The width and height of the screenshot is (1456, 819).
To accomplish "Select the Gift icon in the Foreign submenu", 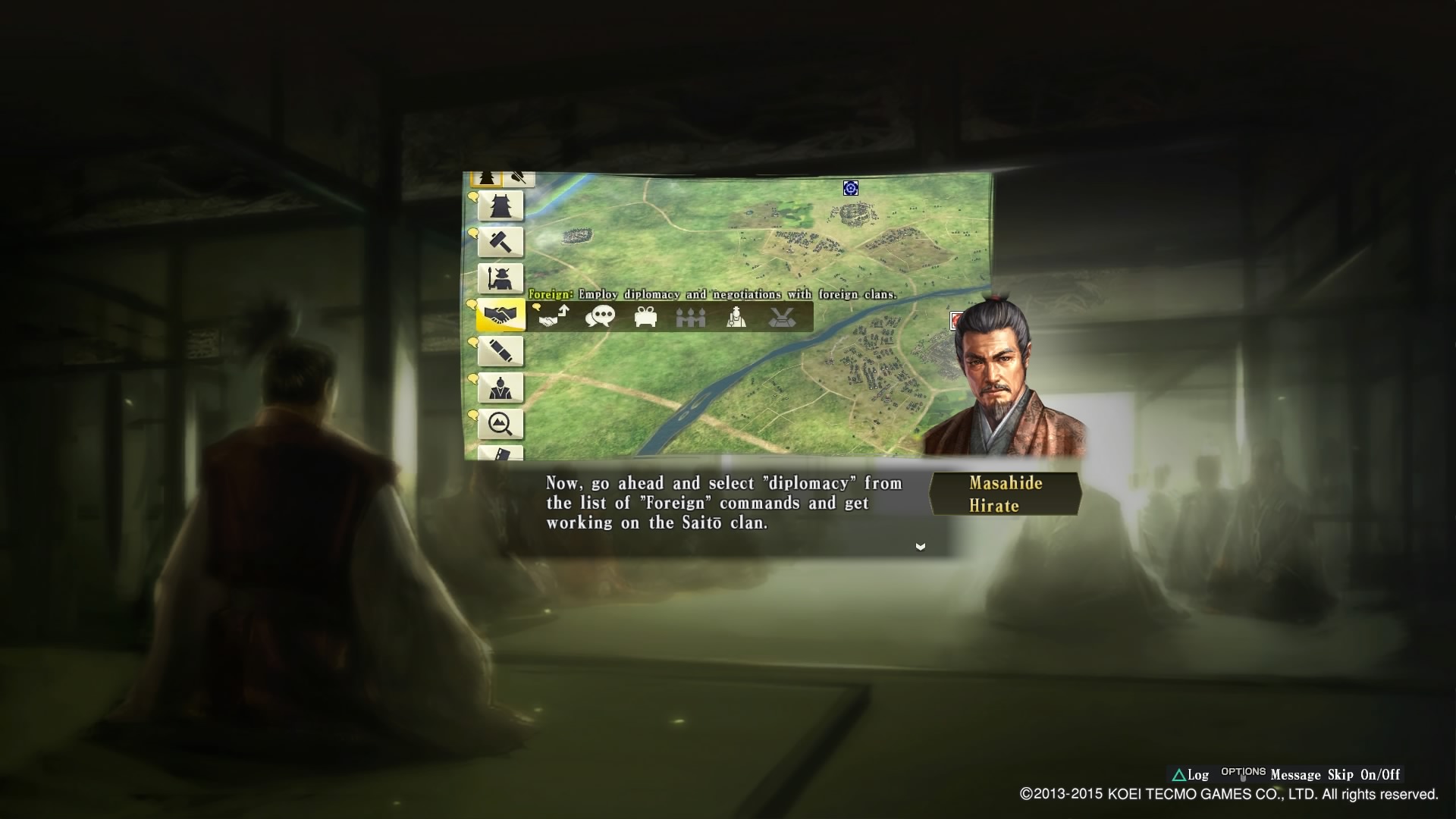I will [x=645, y=316].
